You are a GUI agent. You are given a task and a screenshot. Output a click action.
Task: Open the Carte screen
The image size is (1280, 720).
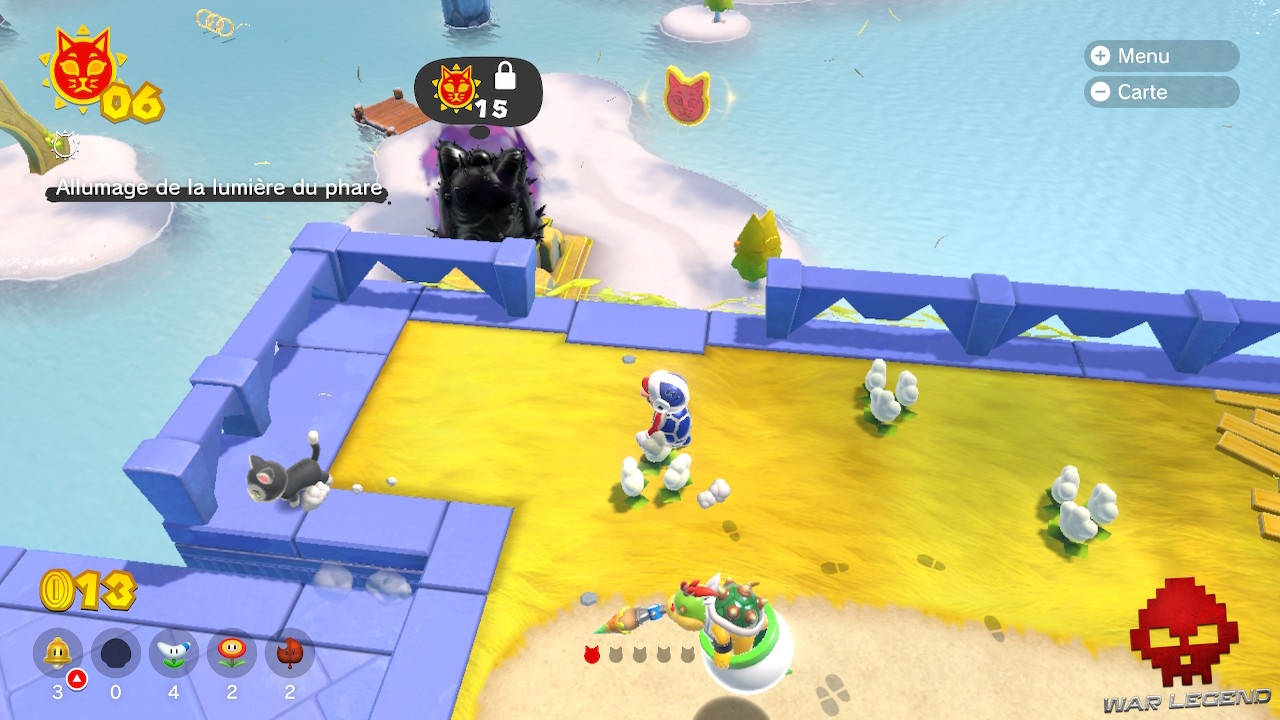click(1160, 92)
